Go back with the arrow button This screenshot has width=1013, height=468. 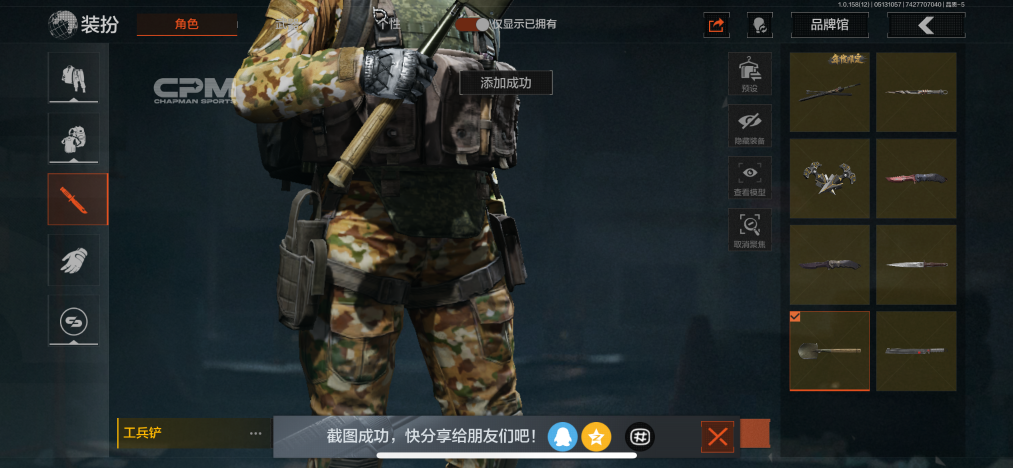[925, 25]
